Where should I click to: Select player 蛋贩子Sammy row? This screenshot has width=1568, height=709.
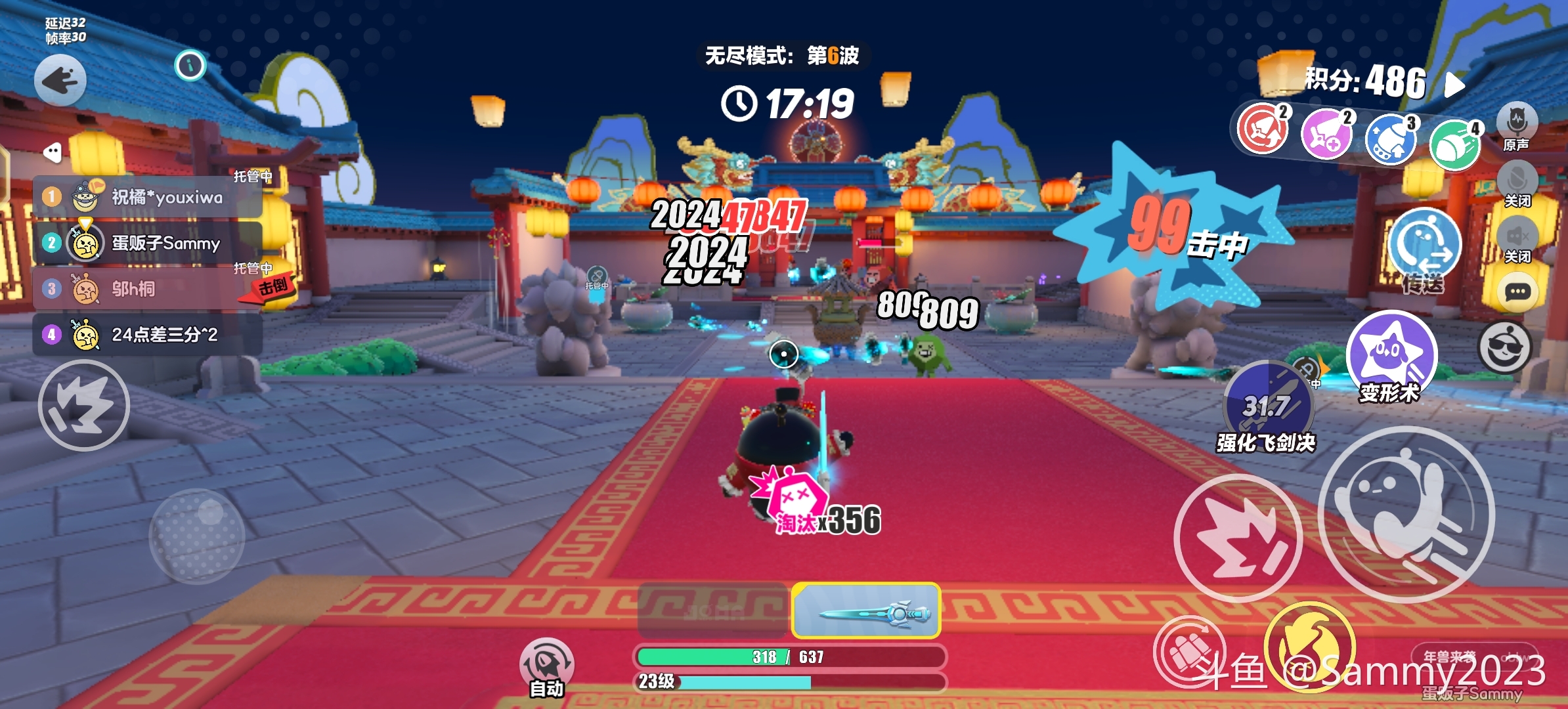[148, 243]
